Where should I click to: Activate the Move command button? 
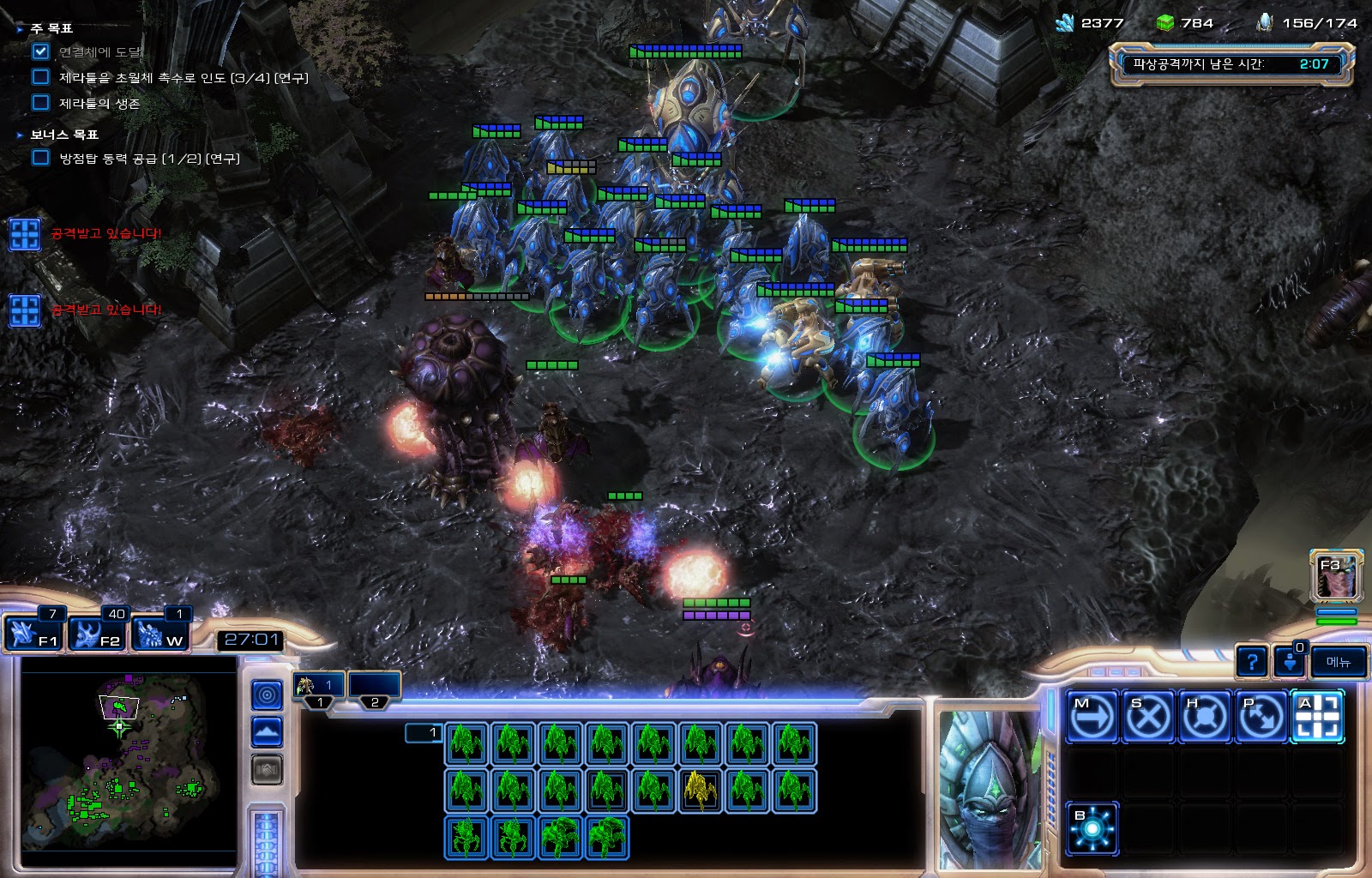point(1092,716)
